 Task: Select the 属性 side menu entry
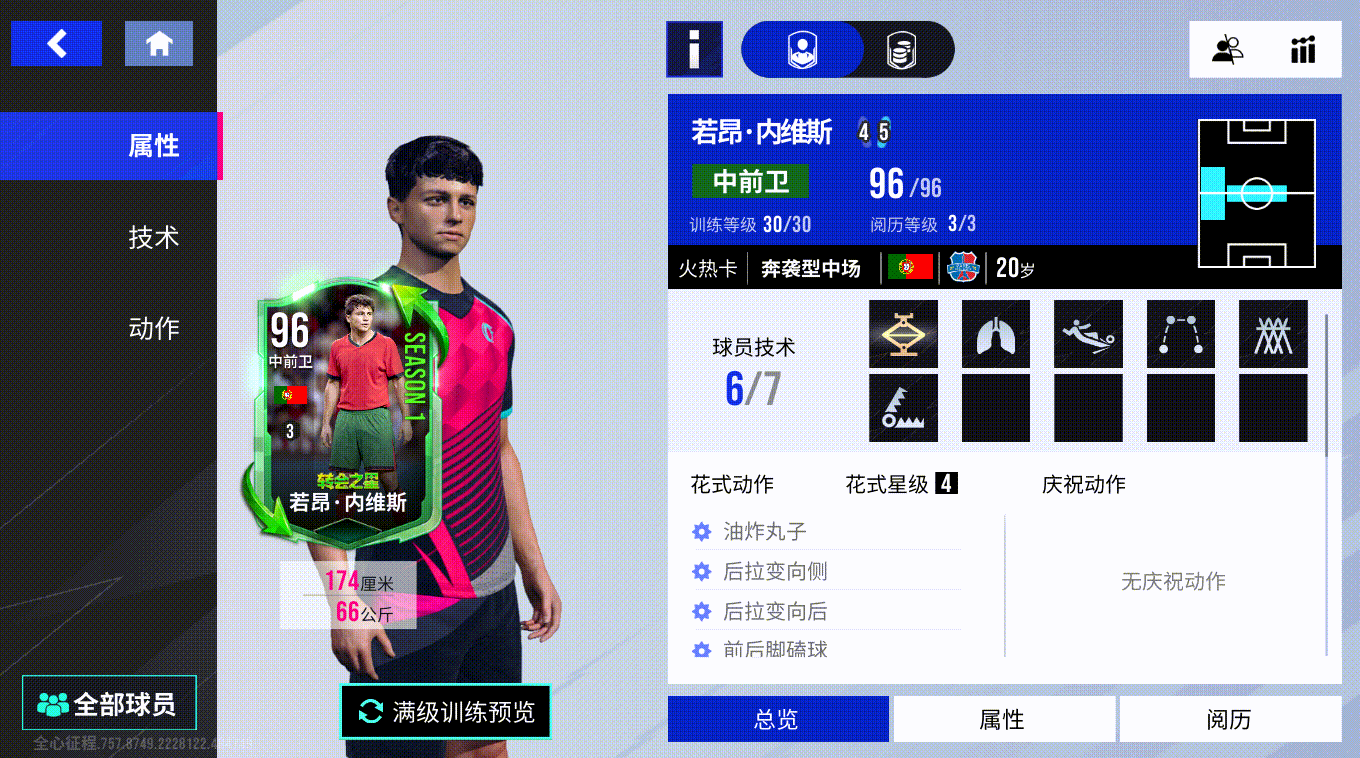tap(152, 146)
